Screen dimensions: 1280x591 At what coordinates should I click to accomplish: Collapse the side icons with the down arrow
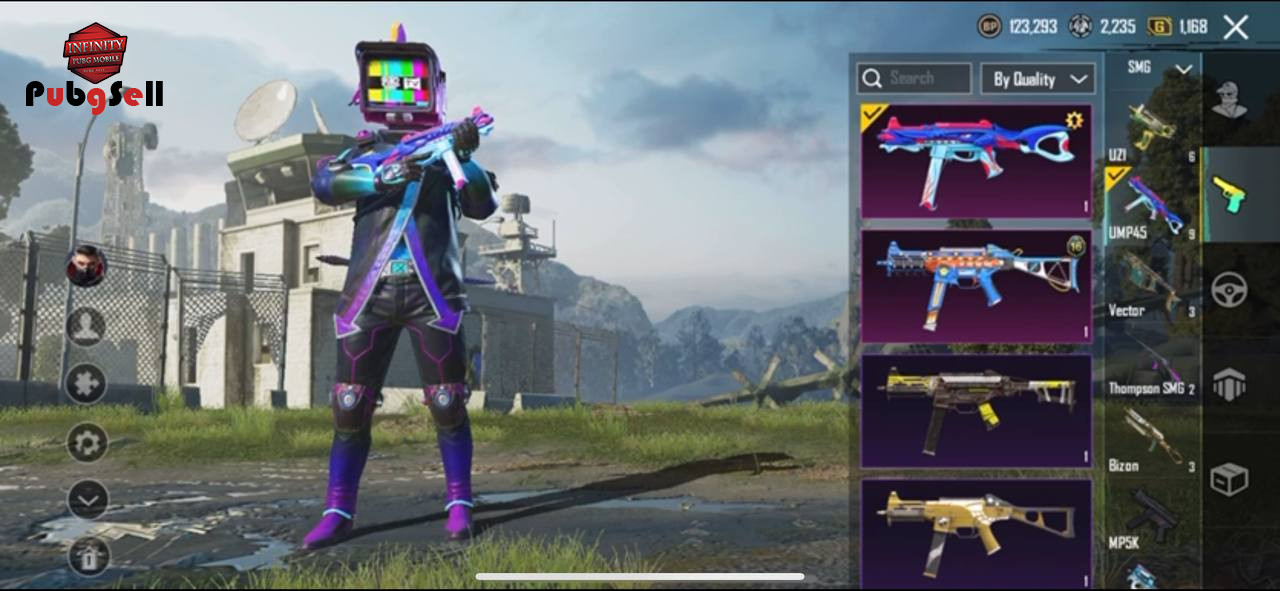(x=87, y=499)
